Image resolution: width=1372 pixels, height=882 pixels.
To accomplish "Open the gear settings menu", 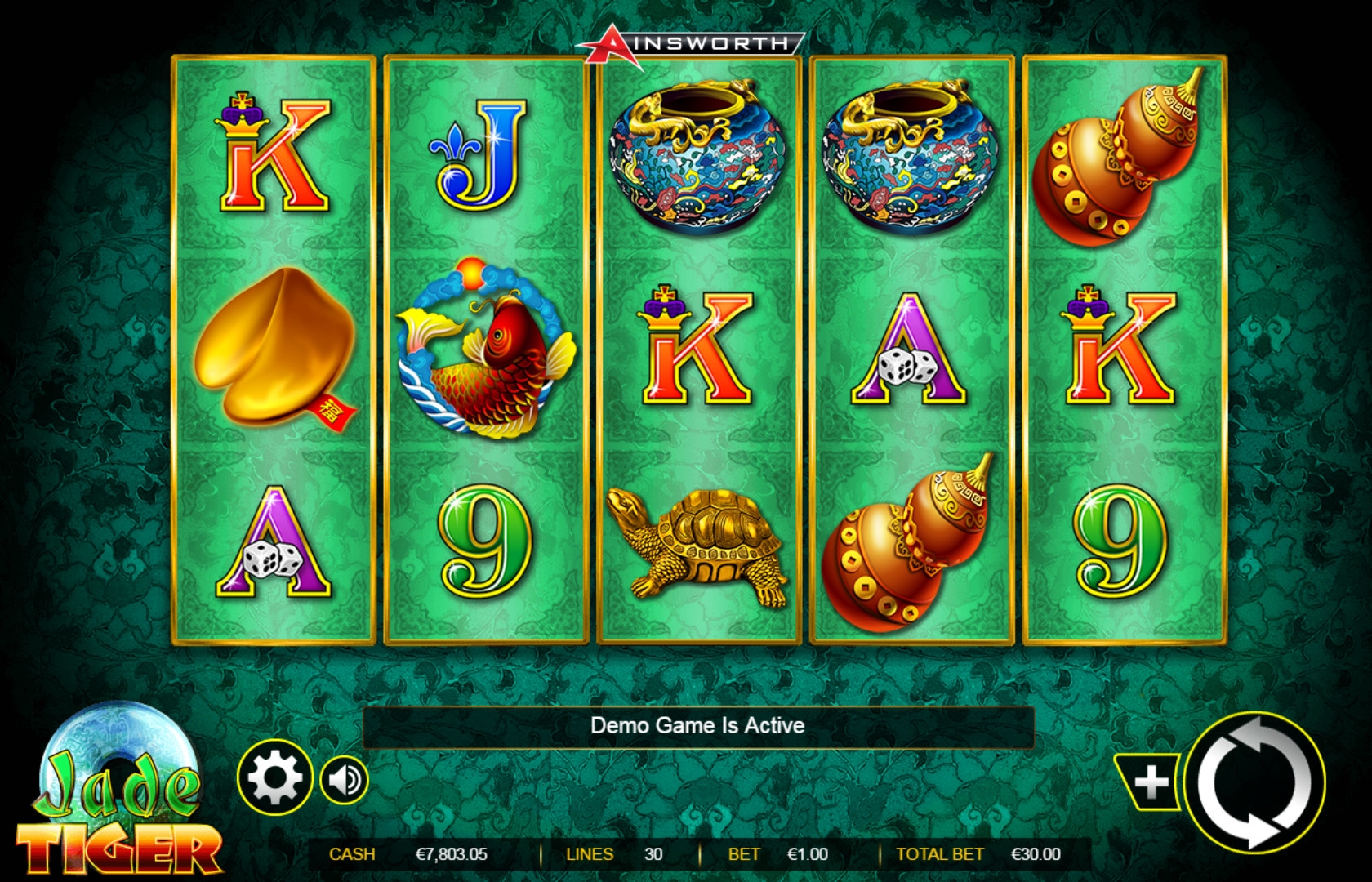I will tap(275, 779).
